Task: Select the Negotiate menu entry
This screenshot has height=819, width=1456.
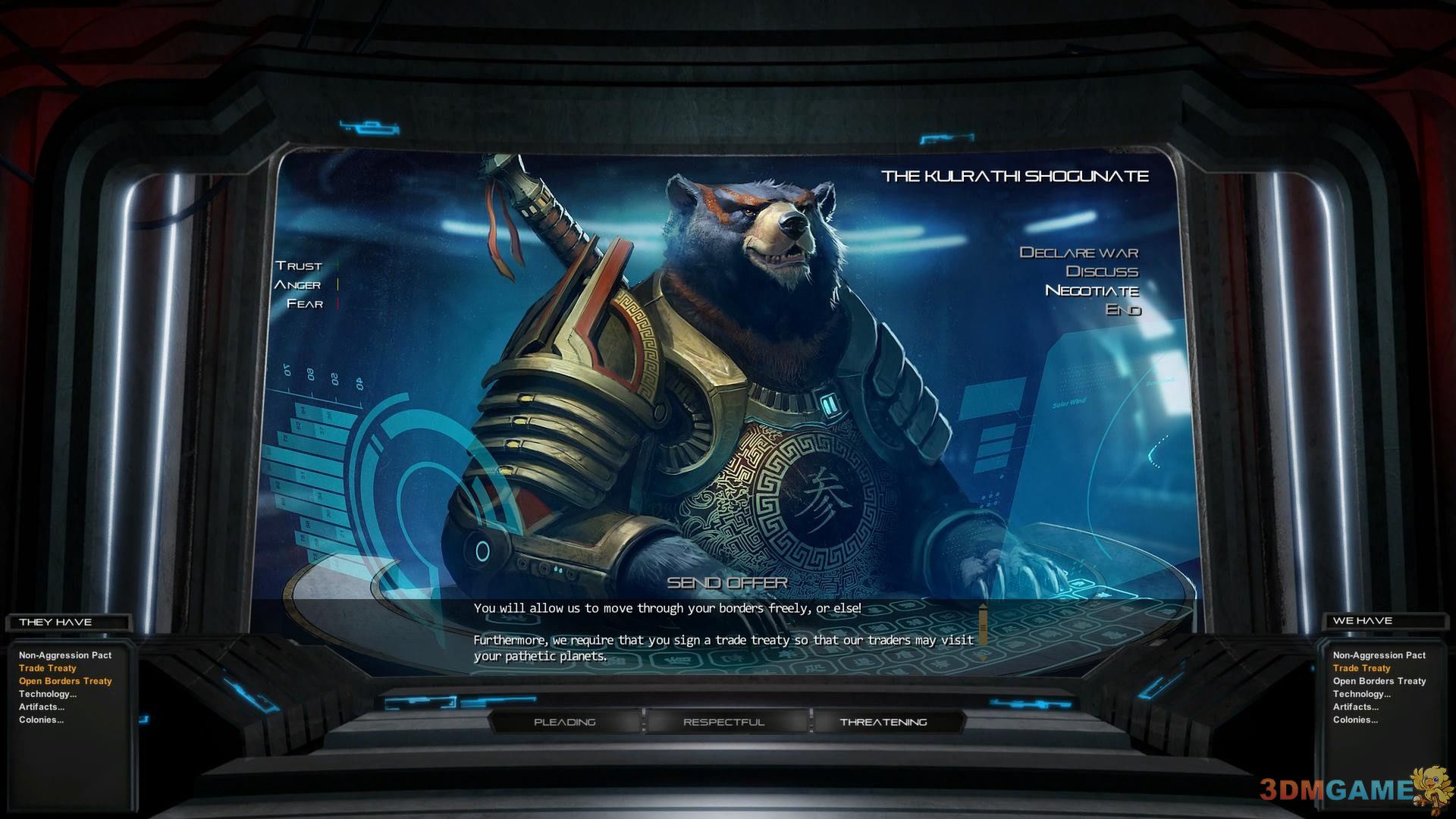Action: (x=1091, y=290)
